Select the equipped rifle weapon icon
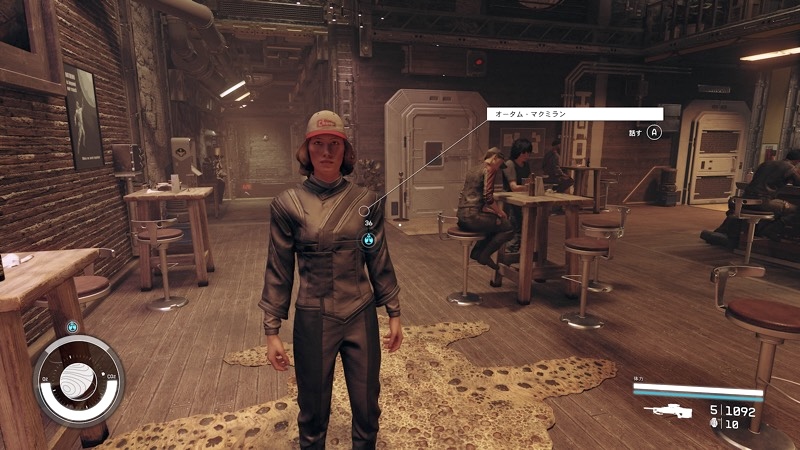The image size is (800, 450). click(x=668, y=410)
